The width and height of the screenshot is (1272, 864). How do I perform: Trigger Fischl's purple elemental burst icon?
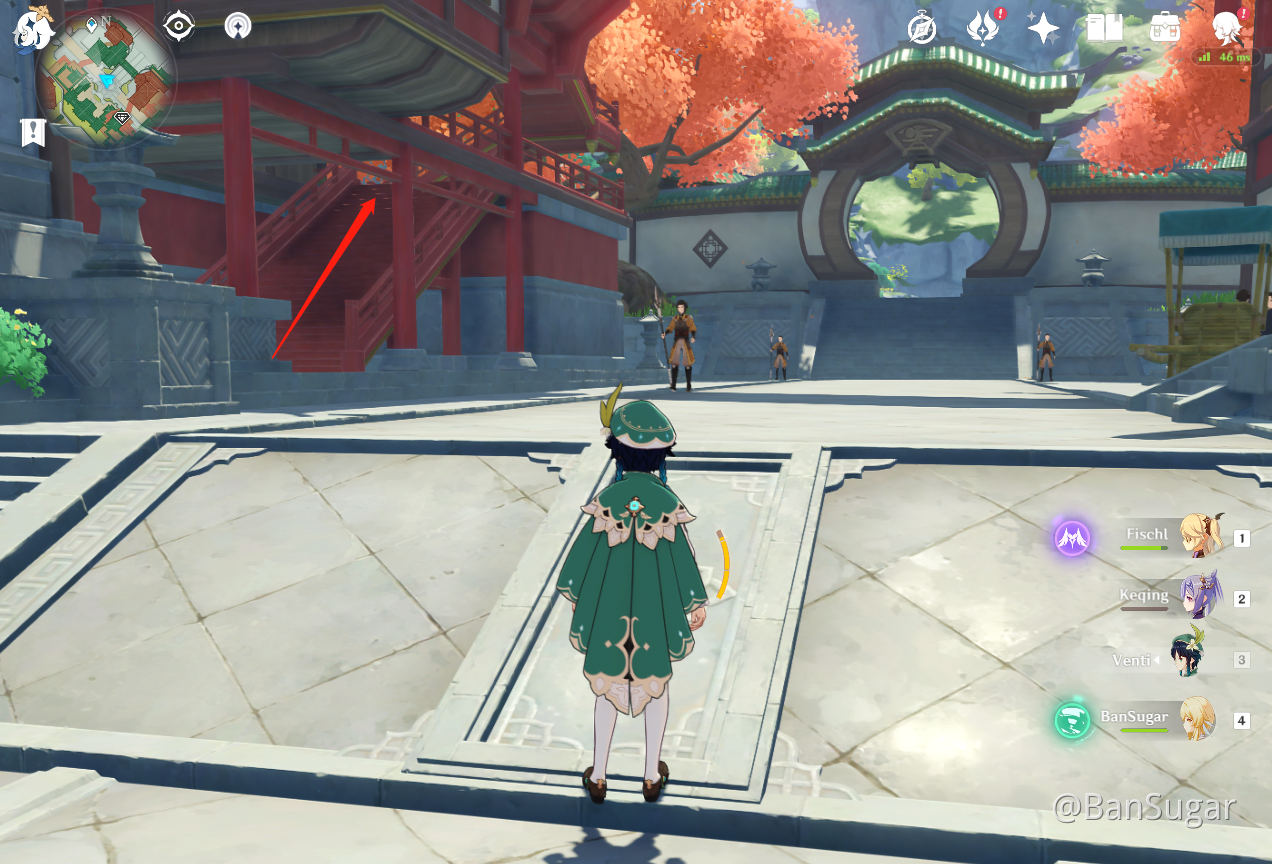pyautogui.click(x=1072, y=538)
